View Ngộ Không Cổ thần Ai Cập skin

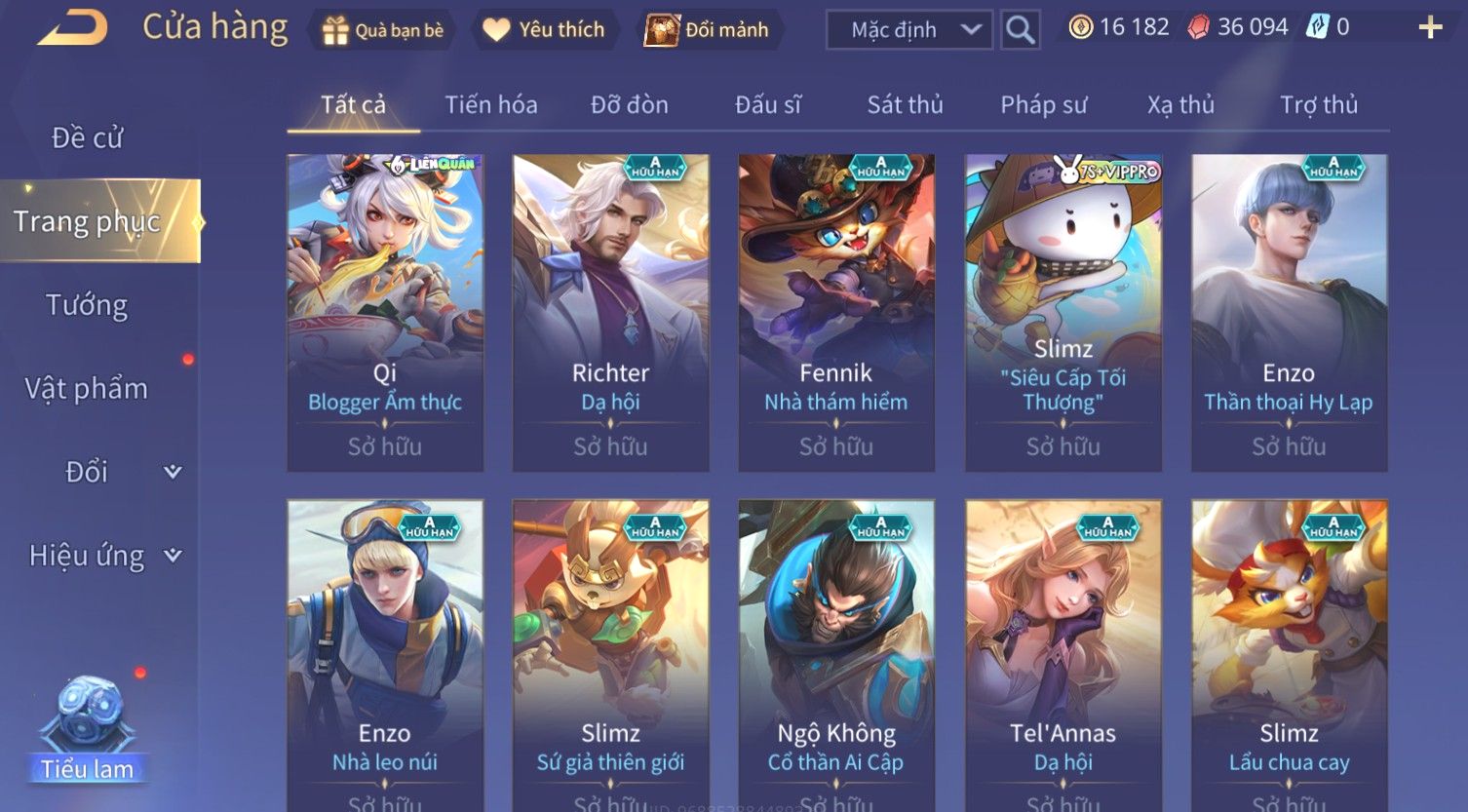(x=836, y=653)
